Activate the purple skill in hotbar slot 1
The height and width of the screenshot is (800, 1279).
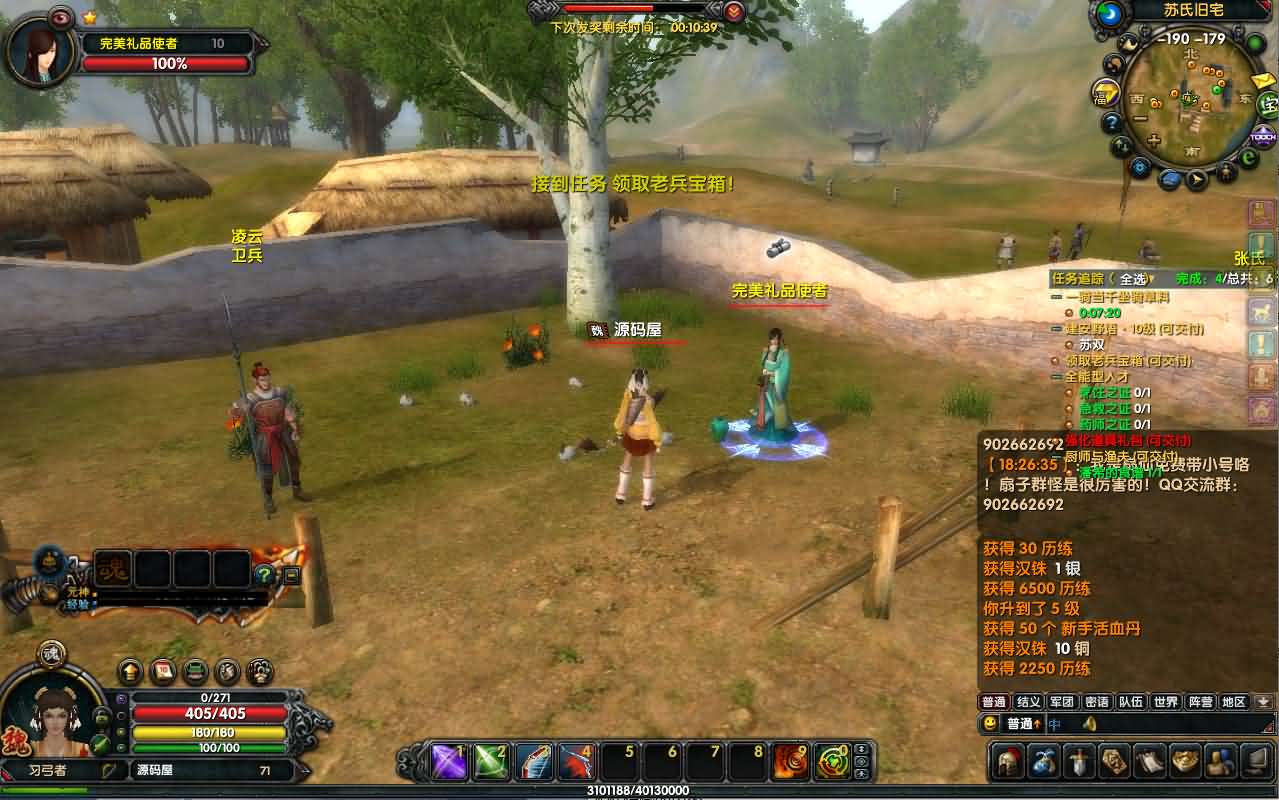pyautogui.click(x=450, y=762)
